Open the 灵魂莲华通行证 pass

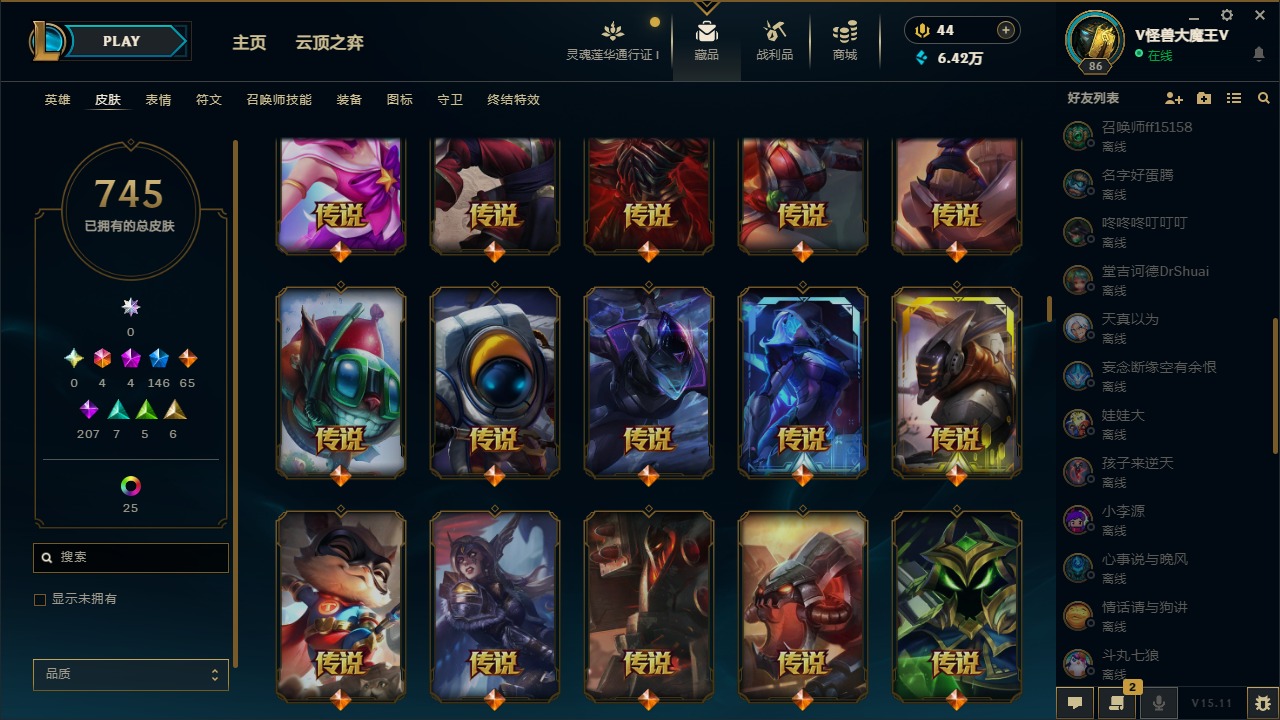click(611, 40)
